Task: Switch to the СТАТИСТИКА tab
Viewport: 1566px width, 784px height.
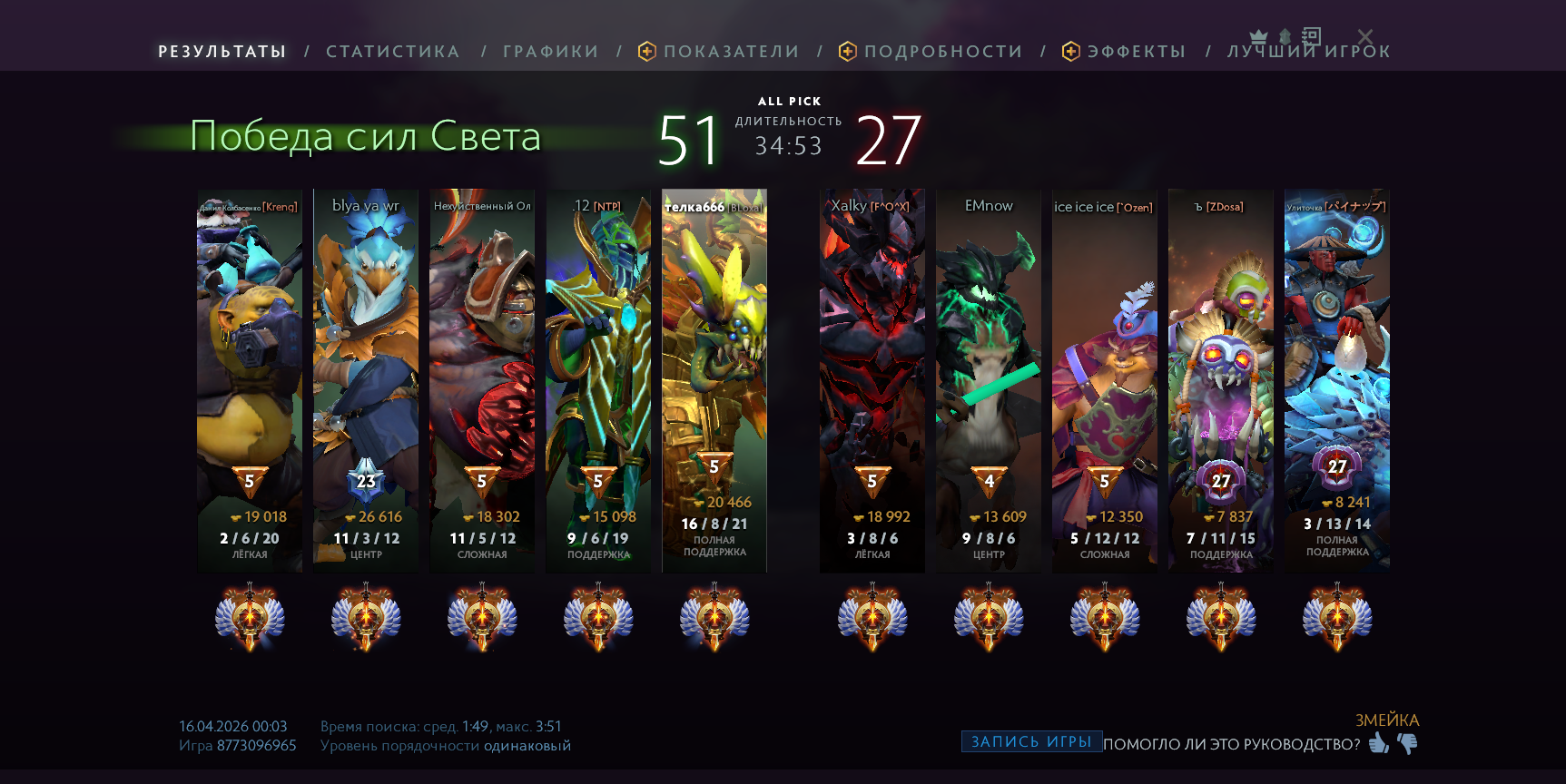Action: coord(392,52)
